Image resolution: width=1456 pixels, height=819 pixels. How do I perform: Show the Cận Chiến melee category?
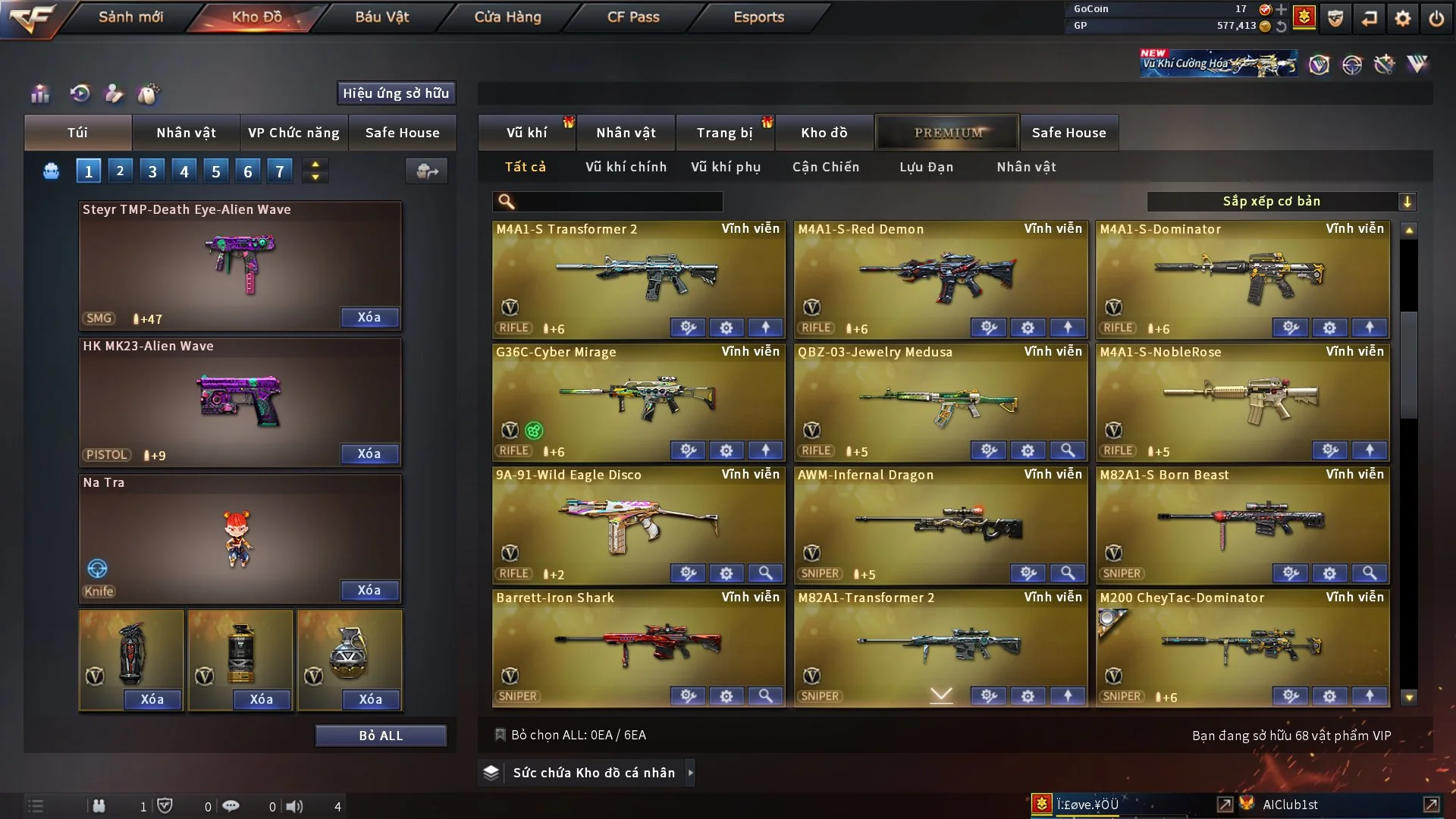(x=826, y=167)
